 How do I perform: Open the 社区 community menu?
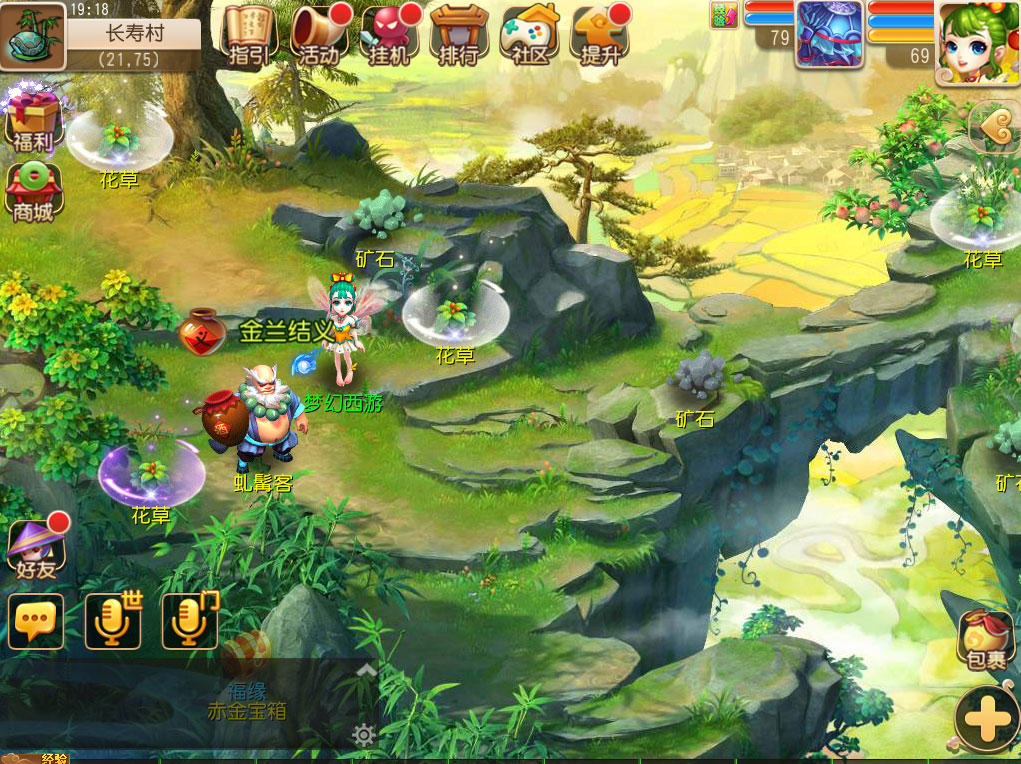529,35
